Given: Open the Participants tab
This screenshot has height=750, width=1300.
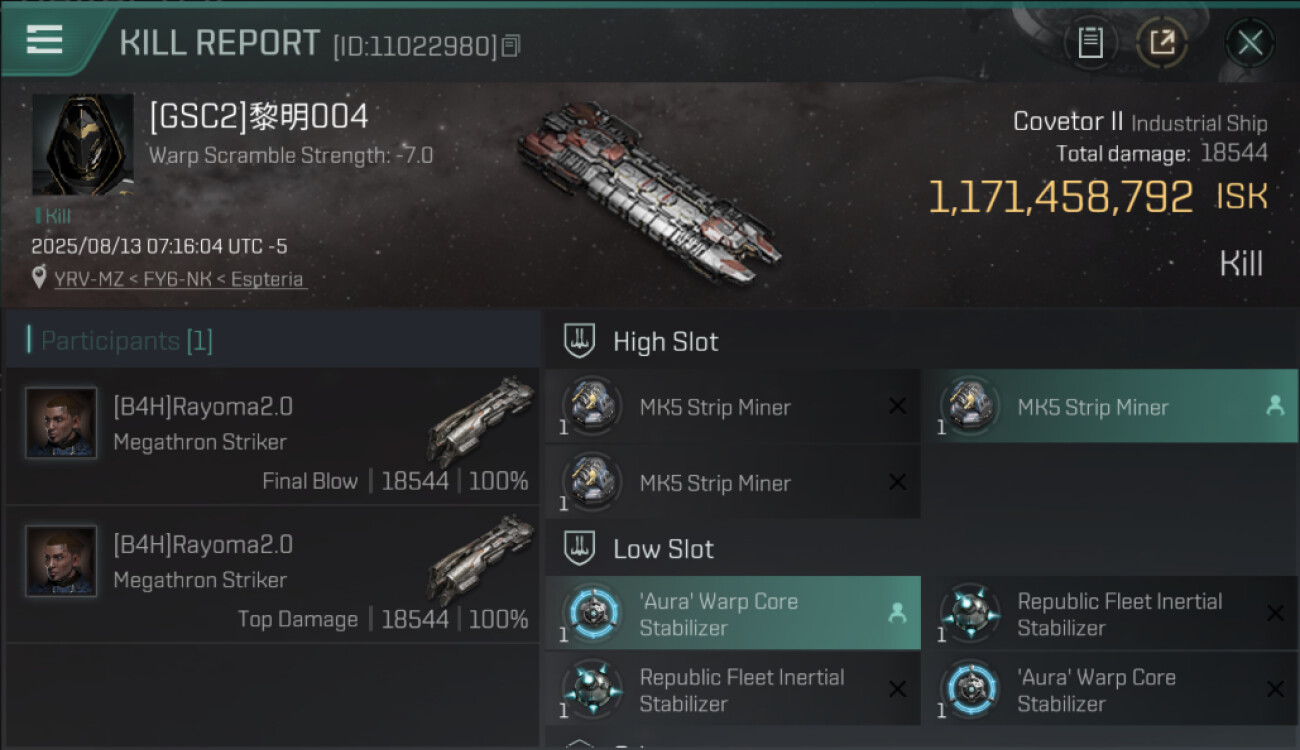Looking at the screenshot, I should coord(127,341).
